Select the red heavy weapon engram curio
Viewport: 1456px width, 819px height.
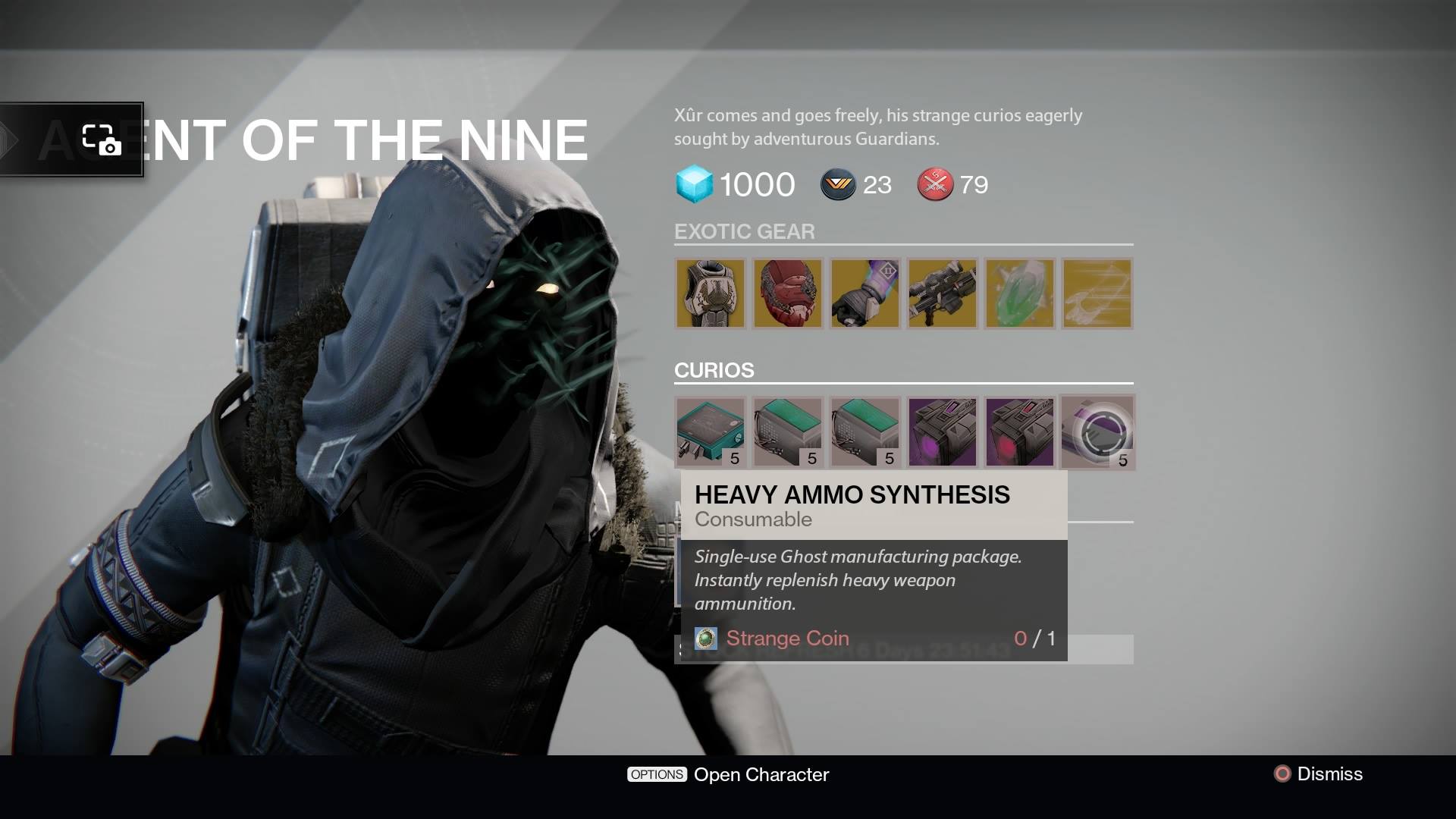pos(1019,432)
